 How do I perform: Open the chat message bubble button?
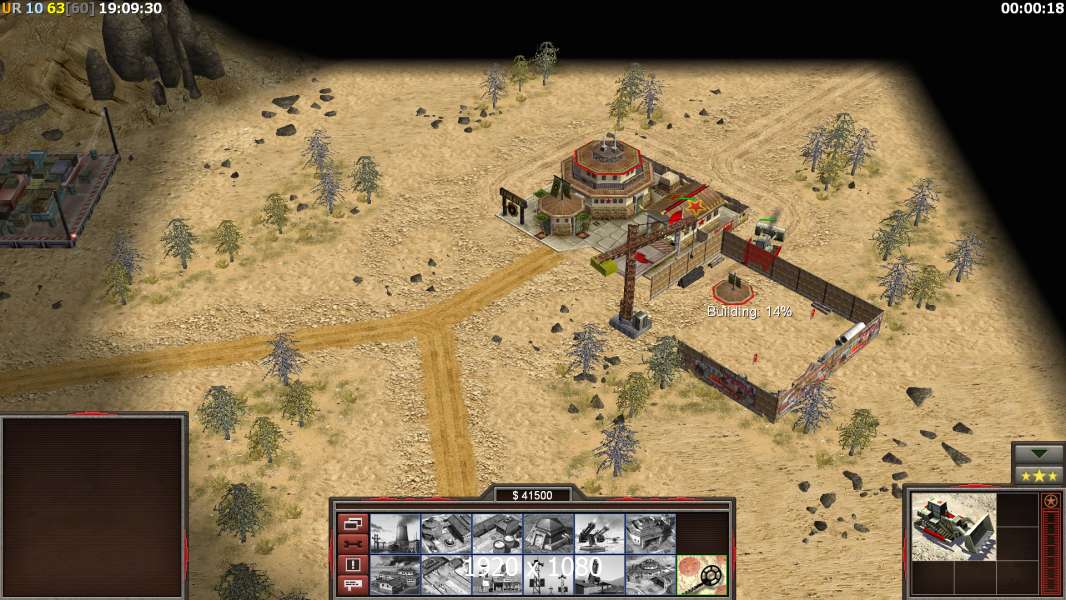point(352,585)
